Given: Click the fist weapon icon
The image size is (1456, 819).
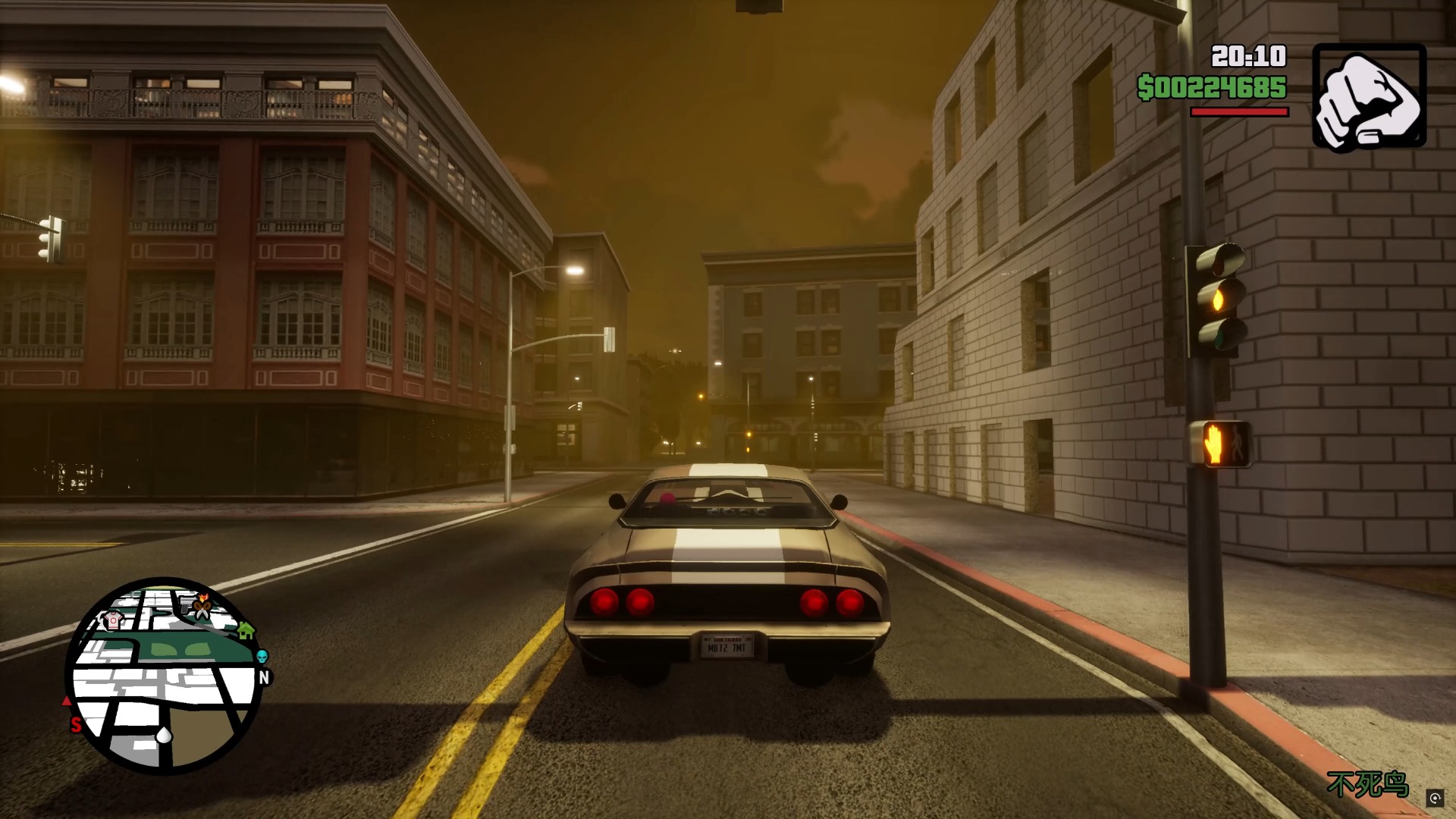Looking at the screenshot, I should [x=1369, y=96].
